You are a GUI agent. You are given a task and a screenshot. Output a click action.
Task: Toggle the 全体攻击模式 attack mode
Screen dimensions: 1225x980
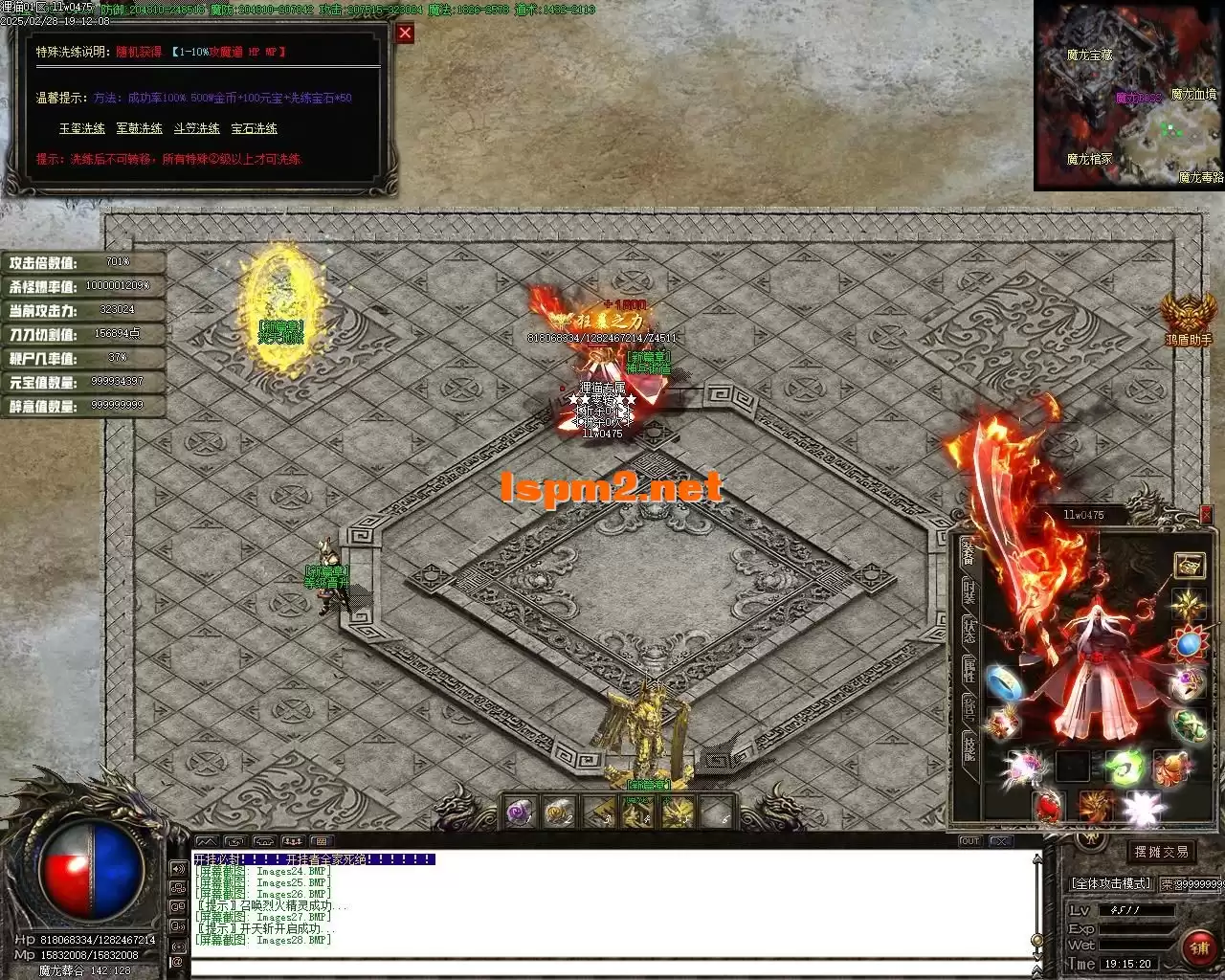coord(1109,883)
